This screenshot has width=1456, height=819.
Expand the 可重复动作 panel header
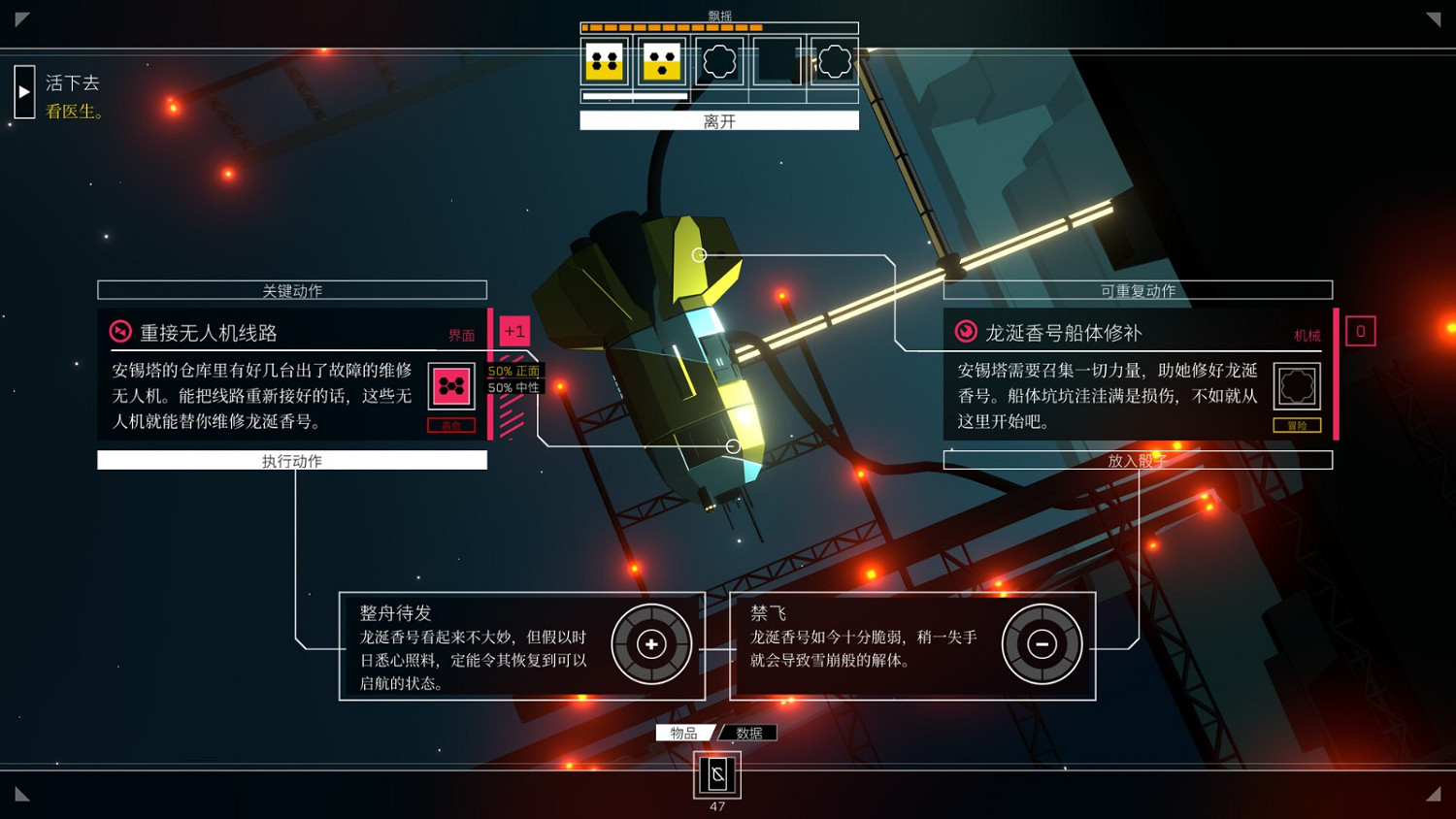1138,289
